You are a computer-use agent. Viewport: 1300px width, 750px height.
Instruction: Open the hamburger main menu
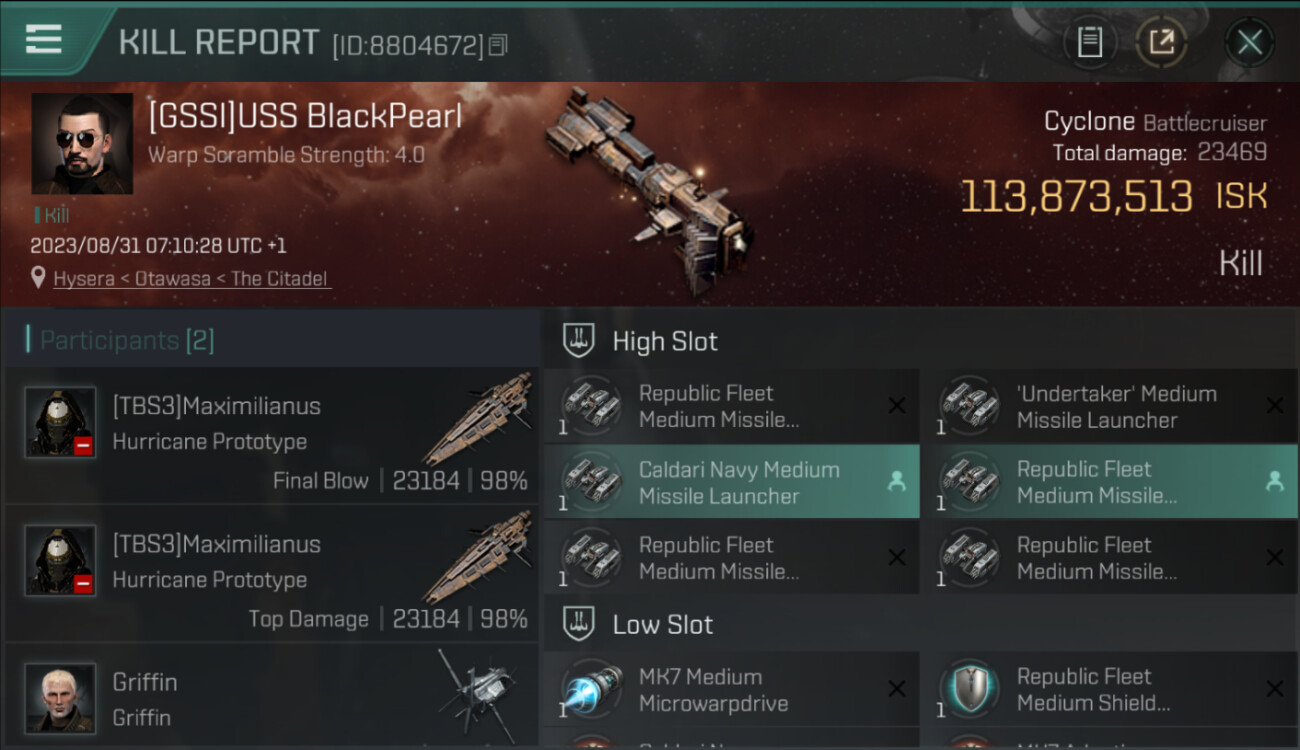point(43,40)
